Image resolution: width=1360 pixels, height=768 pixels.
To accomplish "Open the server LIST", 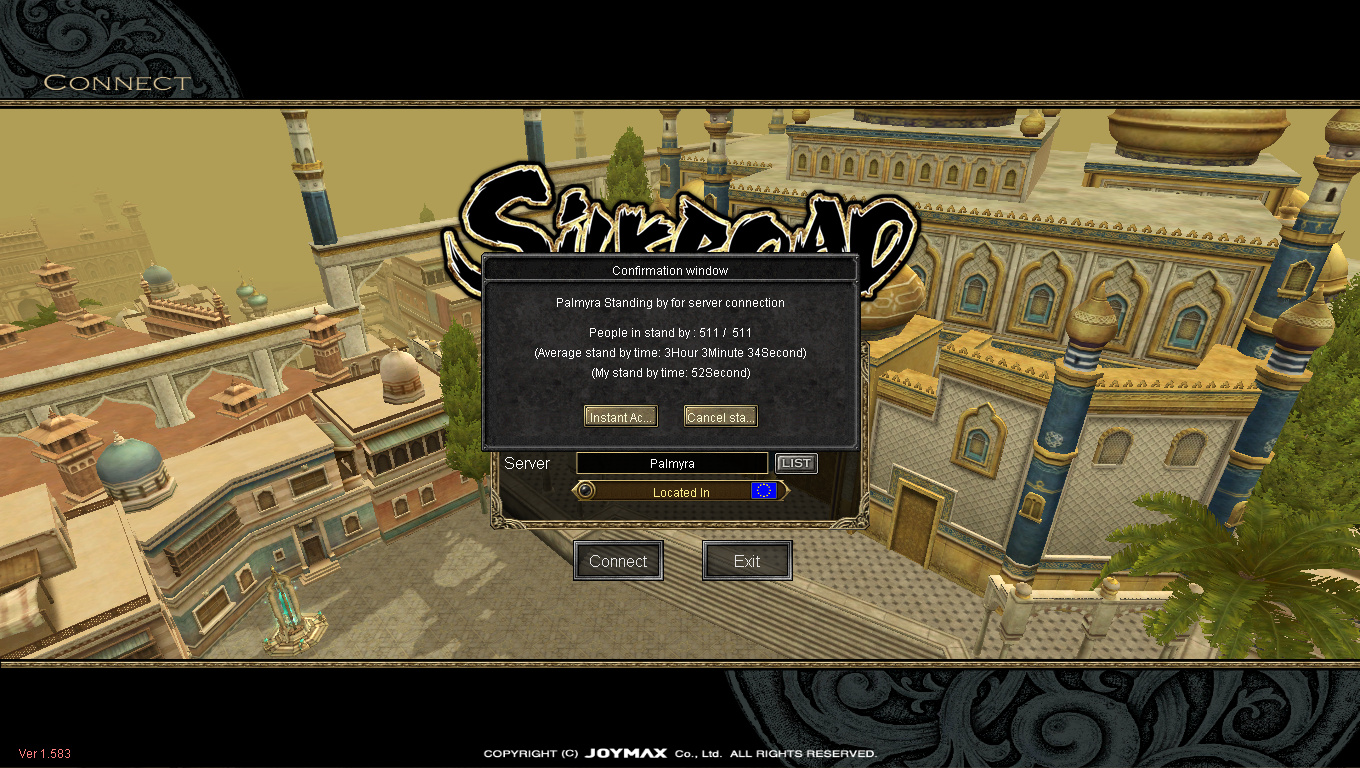I will (x=796, y=463).
